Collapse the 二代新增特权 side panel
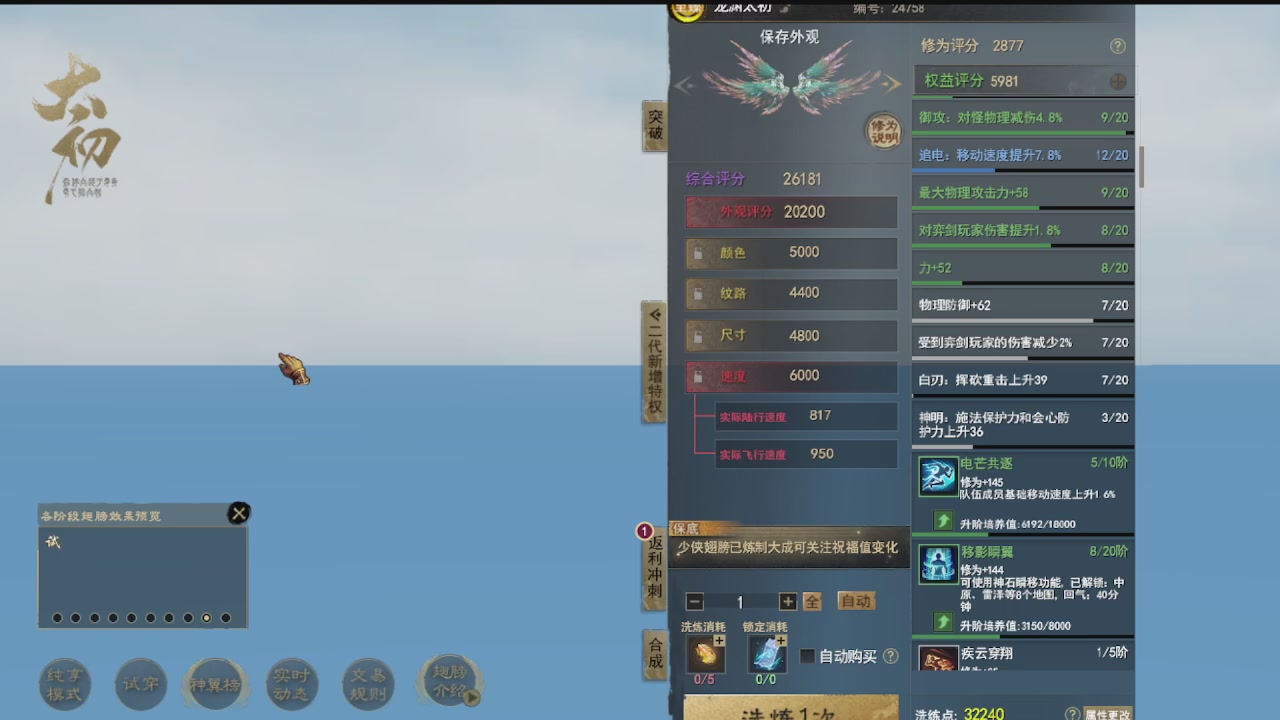1280x720 pixels. (x=655, y=312)
